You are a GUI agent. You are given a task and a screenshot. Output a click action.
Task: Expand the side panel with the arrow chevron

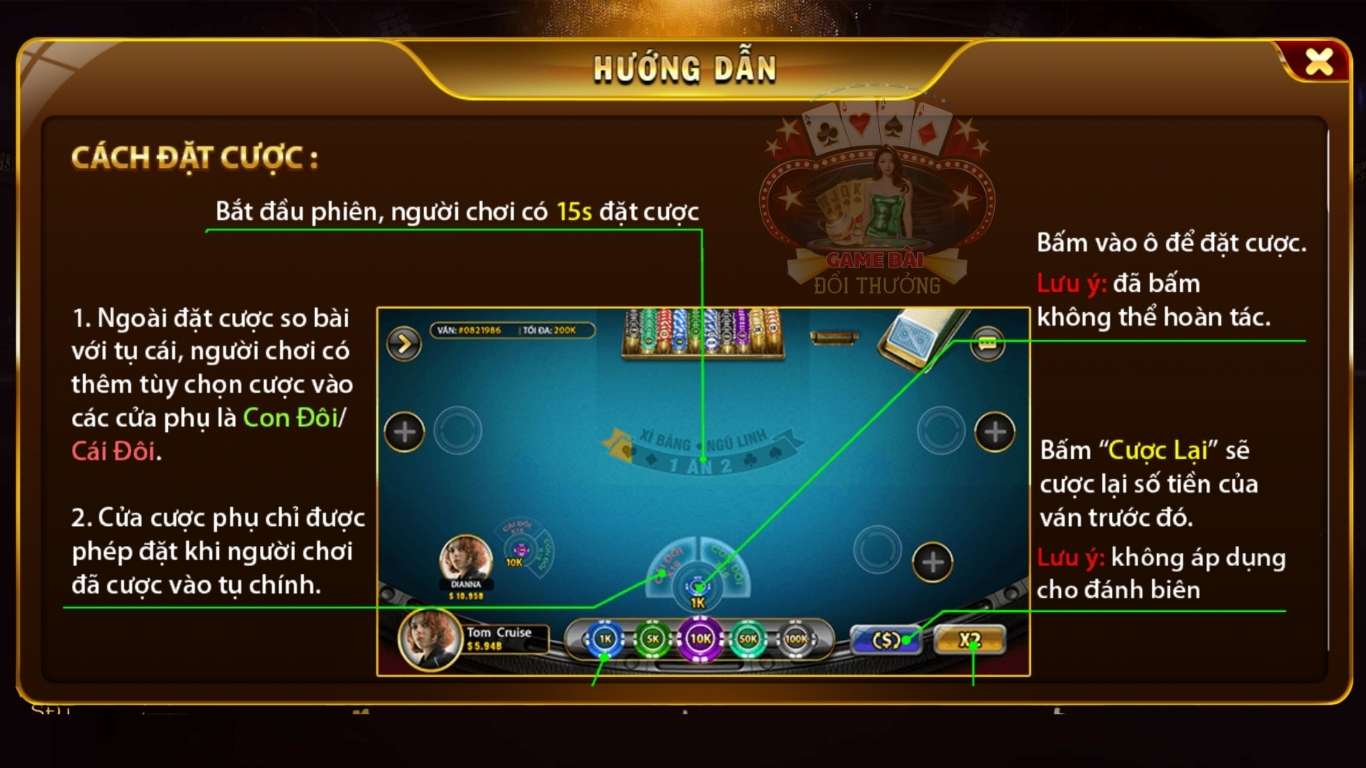click(403, 344)
